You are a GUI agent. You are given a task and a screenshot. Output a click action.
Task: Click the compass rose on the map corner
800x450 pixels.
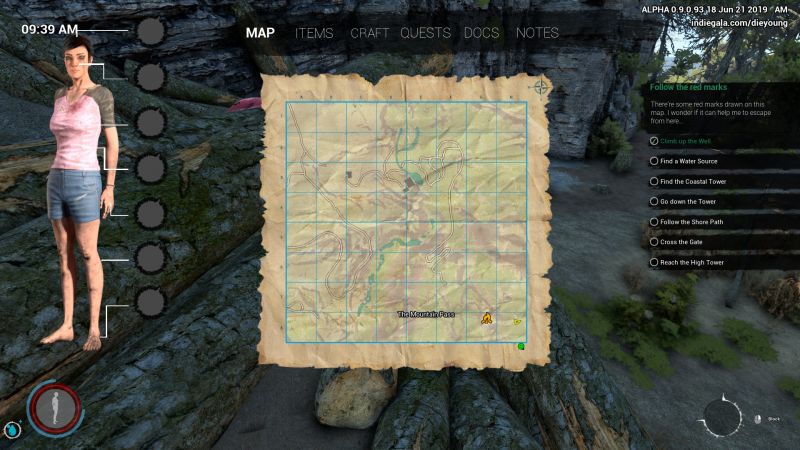(541, 86)
